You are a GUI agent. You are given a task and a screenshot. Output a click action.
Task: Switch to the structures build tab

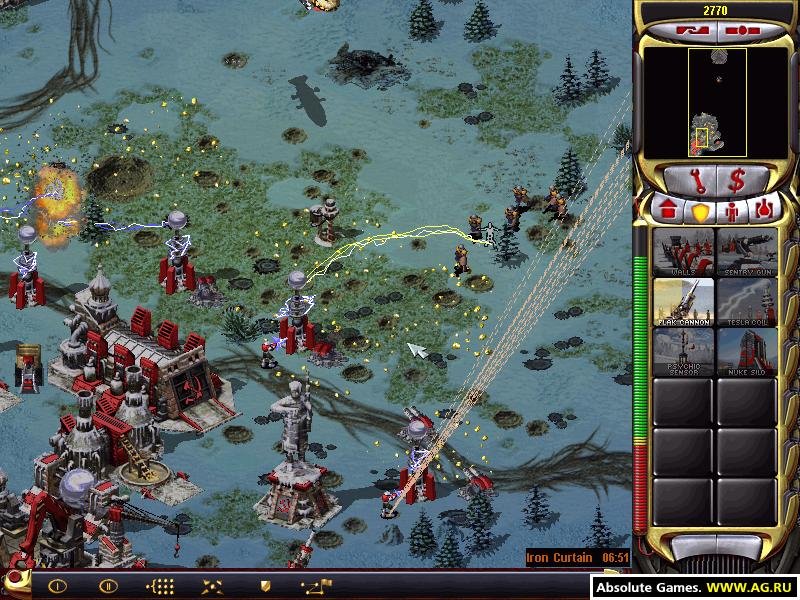click(x=668, y=212)
